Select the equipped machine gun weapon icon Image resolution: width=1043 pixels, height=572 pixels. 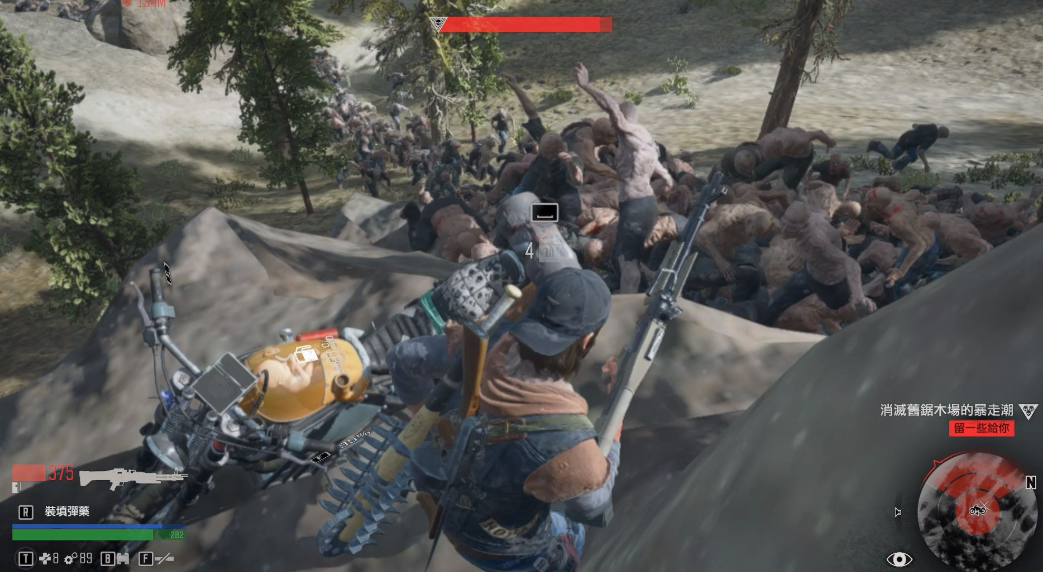133,478
